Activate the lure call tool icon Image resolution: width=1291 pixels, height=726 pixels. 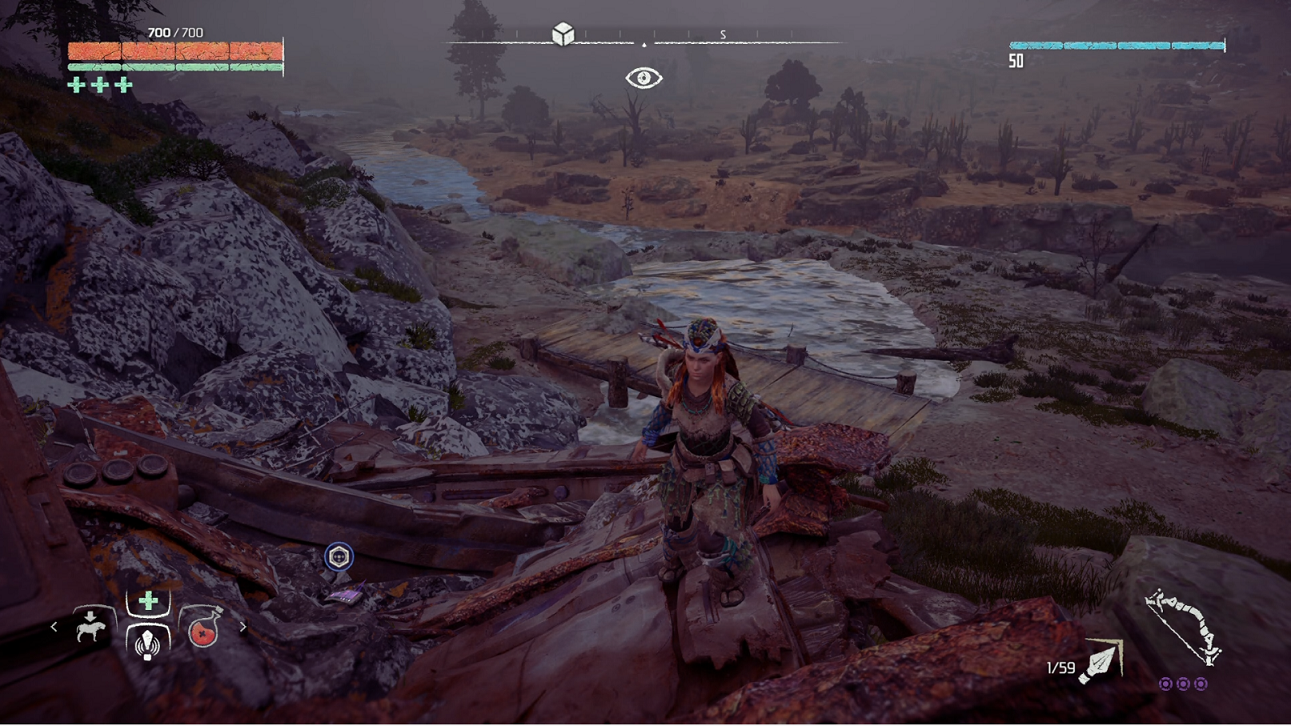[148, 643]
